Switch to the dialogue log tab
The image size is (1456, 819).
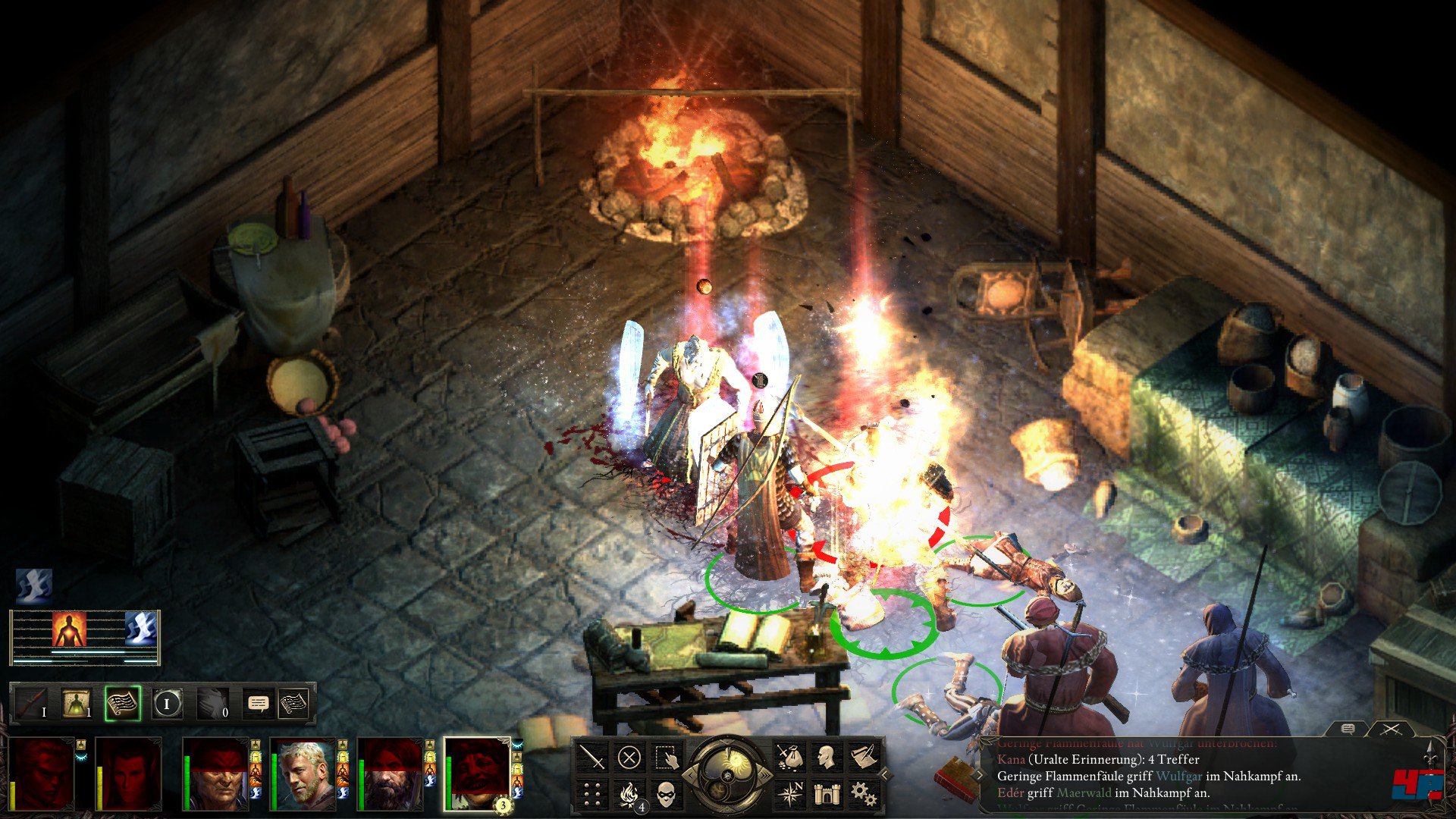(1348, 729)
